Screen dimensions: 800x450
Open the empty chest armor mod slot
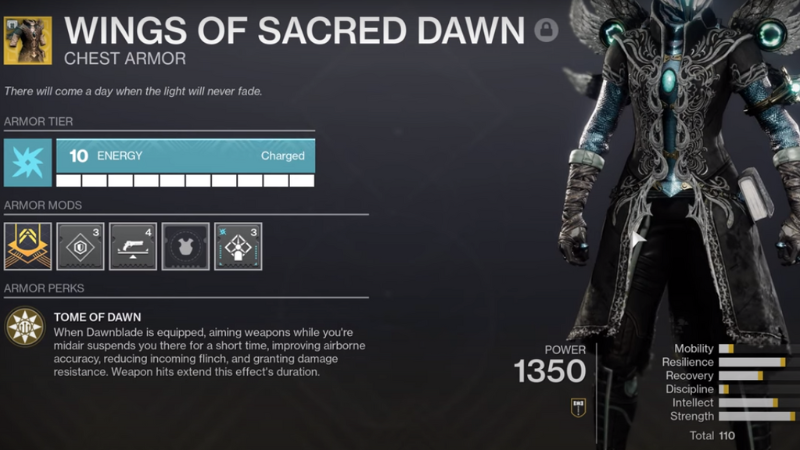(x=185, y=246)
